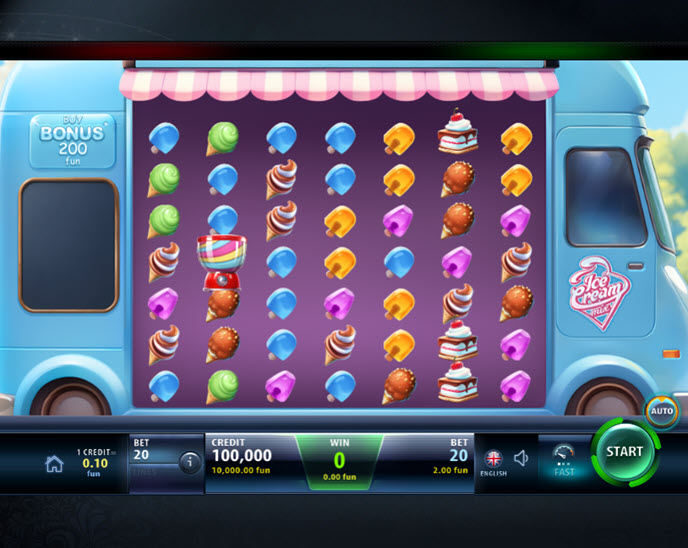This screenshot has width=688, height=548.
Task: Spin the reels with the START button
Action: click(x=624, y=452)
